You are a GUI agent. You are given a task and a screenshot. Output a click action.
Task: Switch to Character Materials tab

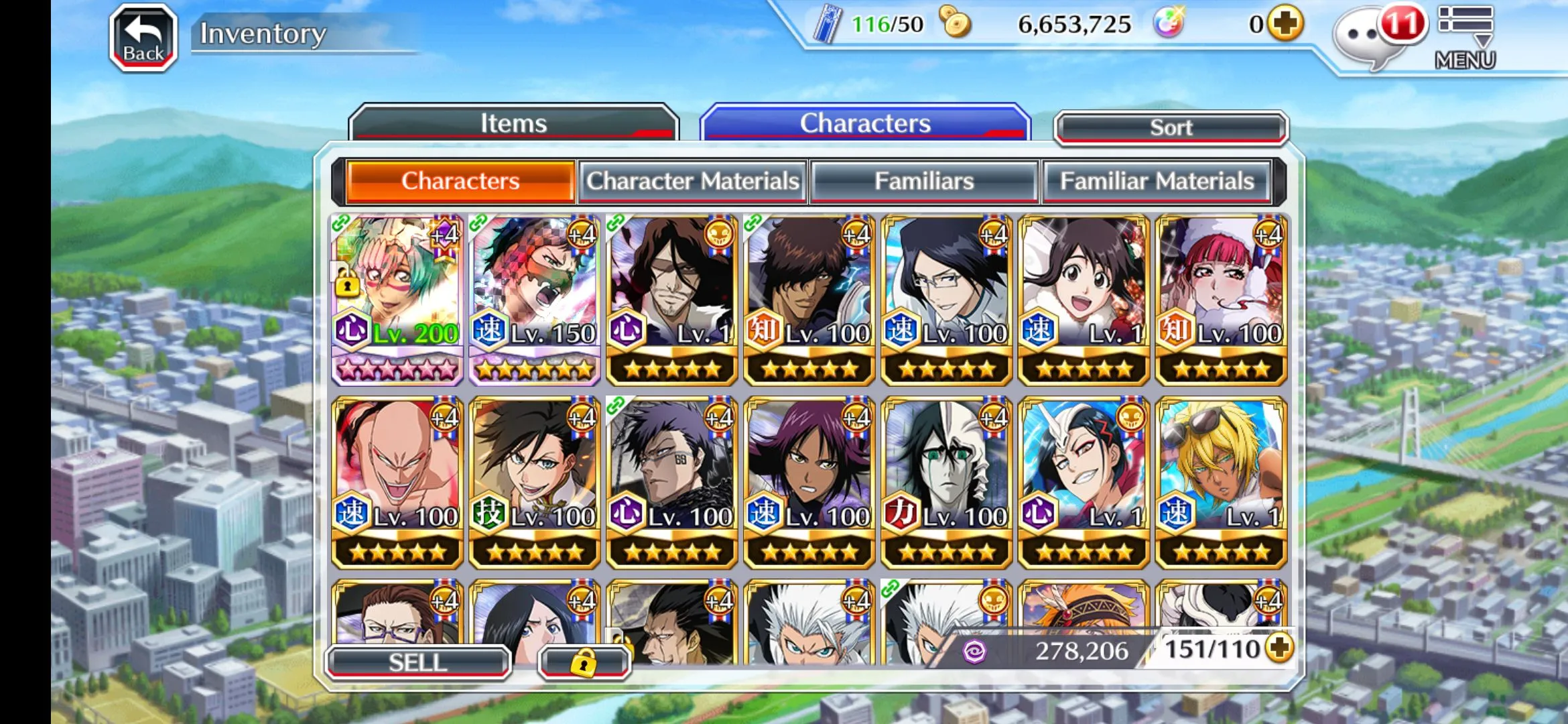tap(693, 181)
